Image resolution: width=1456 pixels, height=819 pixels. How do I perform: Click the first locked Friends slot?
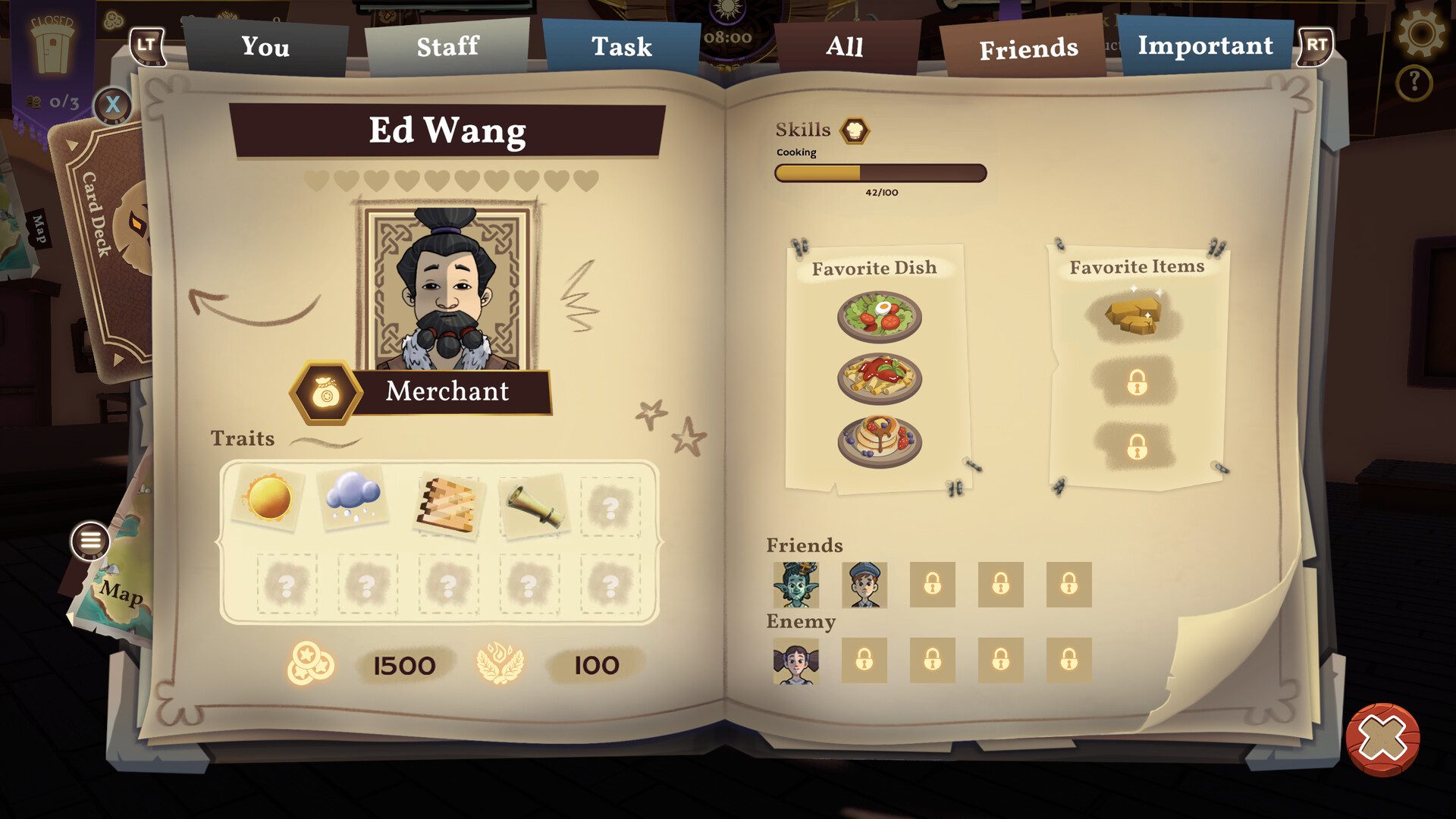[932, 585]
